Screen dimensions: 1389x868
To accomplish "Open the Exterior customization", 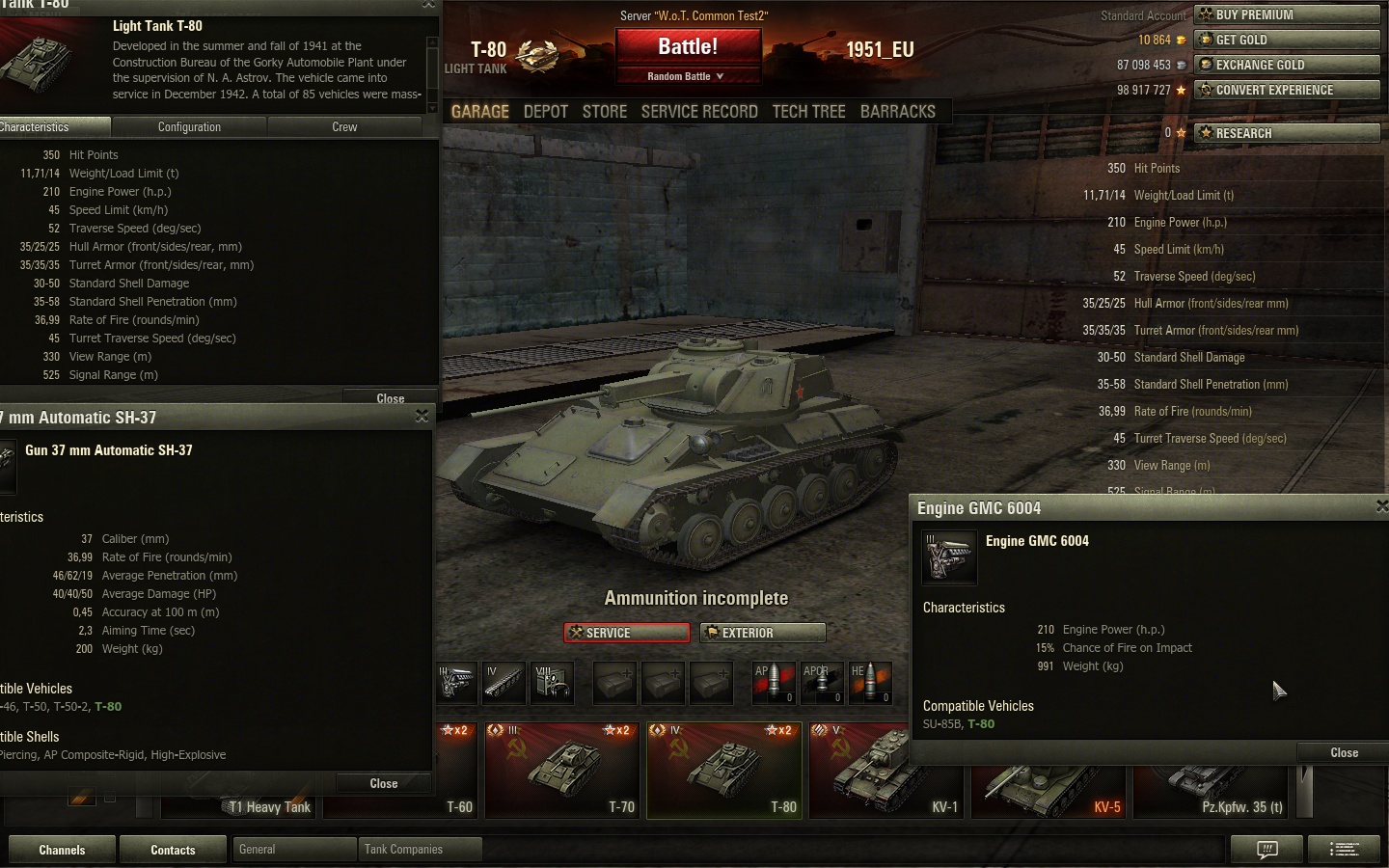I will pos(762,633).
